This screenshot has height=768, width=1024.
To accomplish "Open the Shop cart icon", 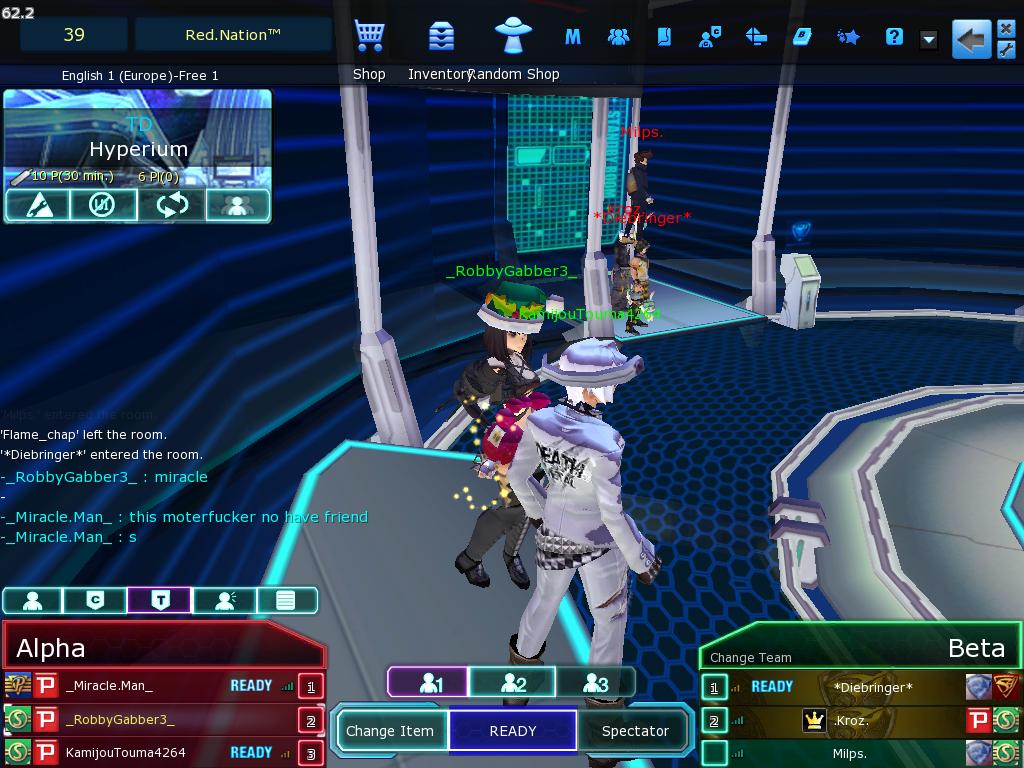I will [x=369, y=37].
